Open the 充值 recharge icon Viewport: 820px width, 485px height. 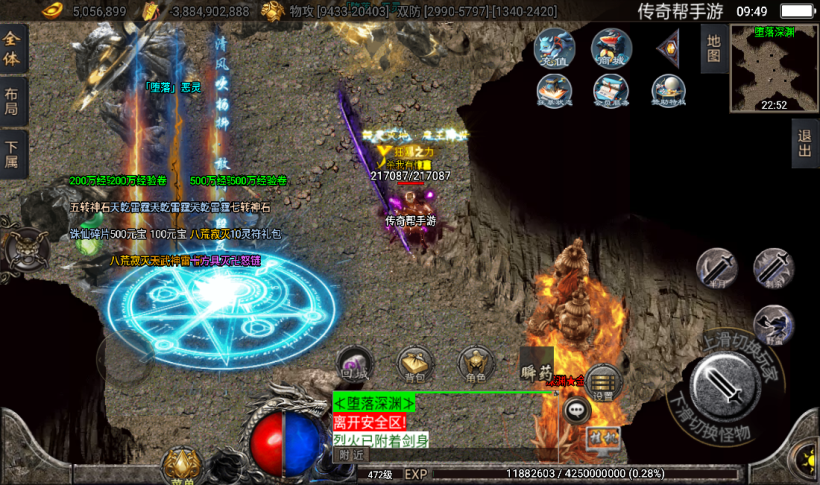click(x=555, y=49)
